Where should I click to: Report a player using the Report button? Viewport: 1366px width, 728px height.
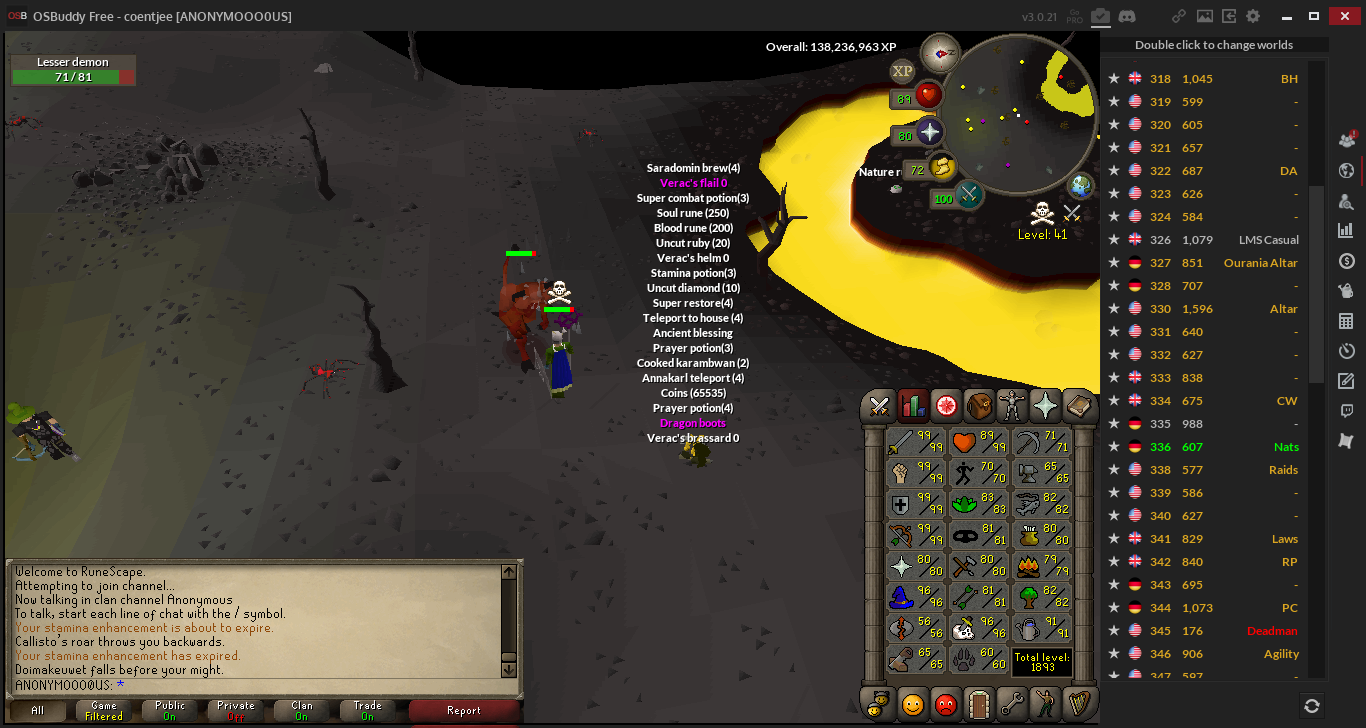(x=464, y=711)
